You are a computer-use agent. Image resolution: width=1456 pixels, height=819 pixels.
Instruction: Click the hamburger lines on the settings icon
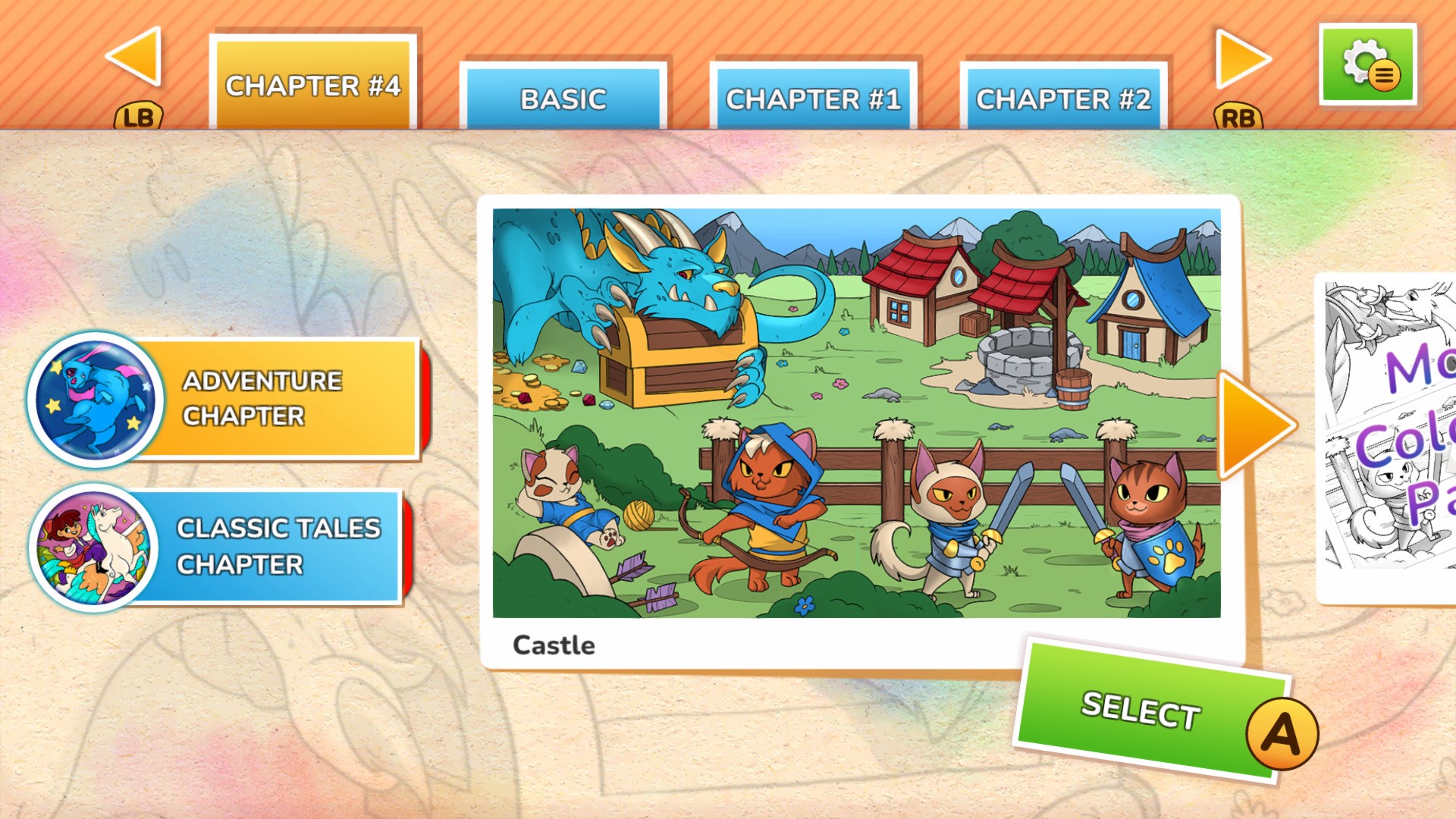tap(1385, 75)
